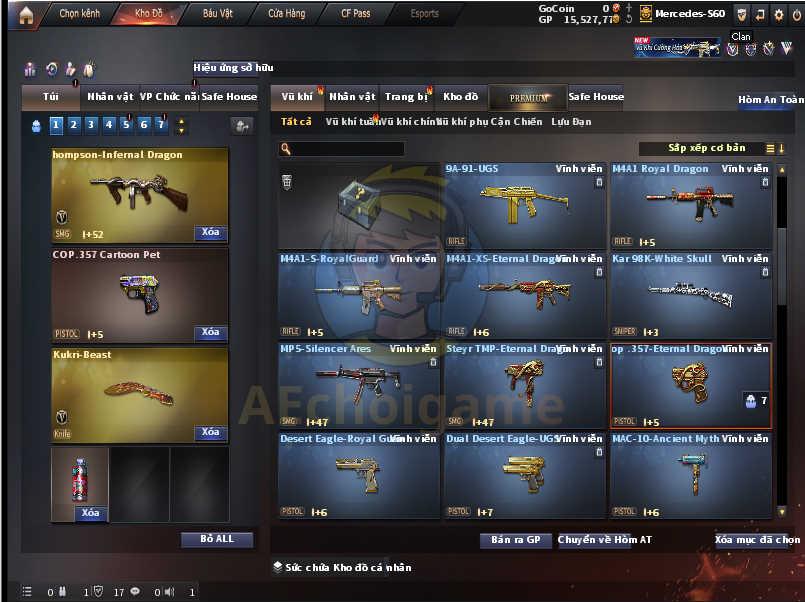Remove the Kukri-Beast knife with Xóa
This screenshot has width=805, height=602.
[210, 432]
